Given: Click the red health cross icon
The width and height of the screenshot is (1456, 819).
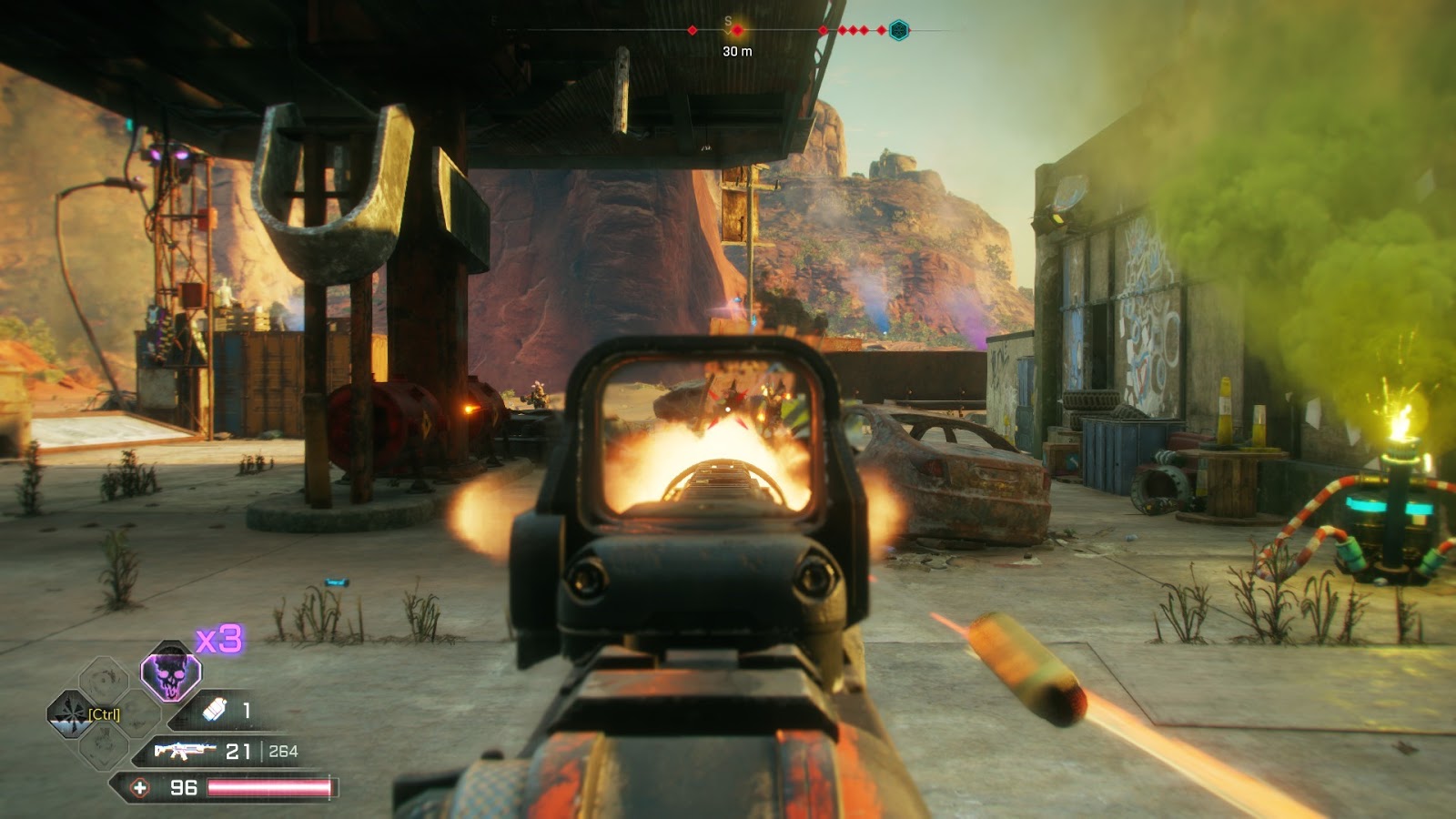Looking at the screenshot, I should click(x=138, y=788).
